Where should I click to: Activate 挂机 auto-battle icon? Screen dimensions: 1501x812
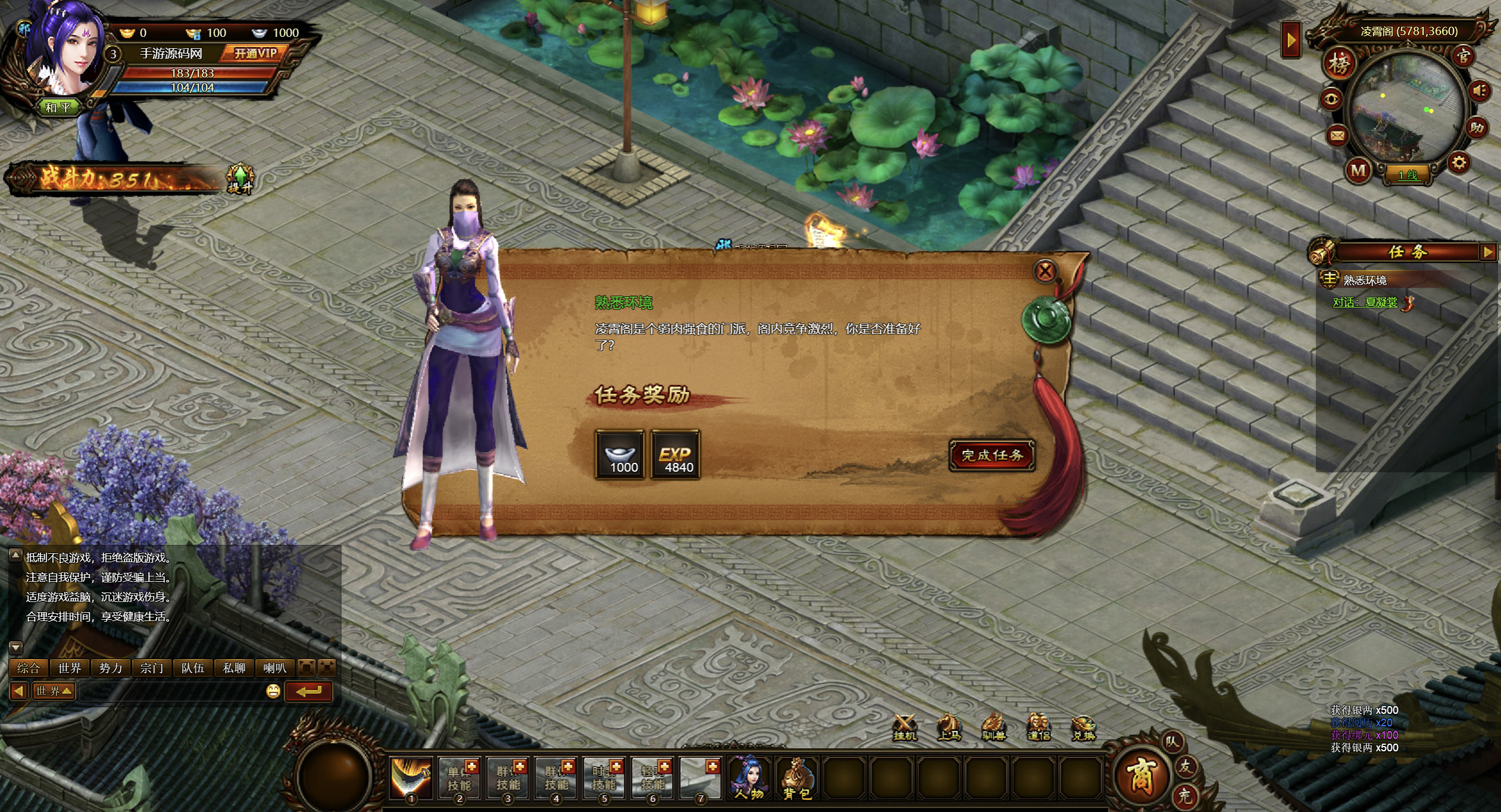(x=905, y=727)
